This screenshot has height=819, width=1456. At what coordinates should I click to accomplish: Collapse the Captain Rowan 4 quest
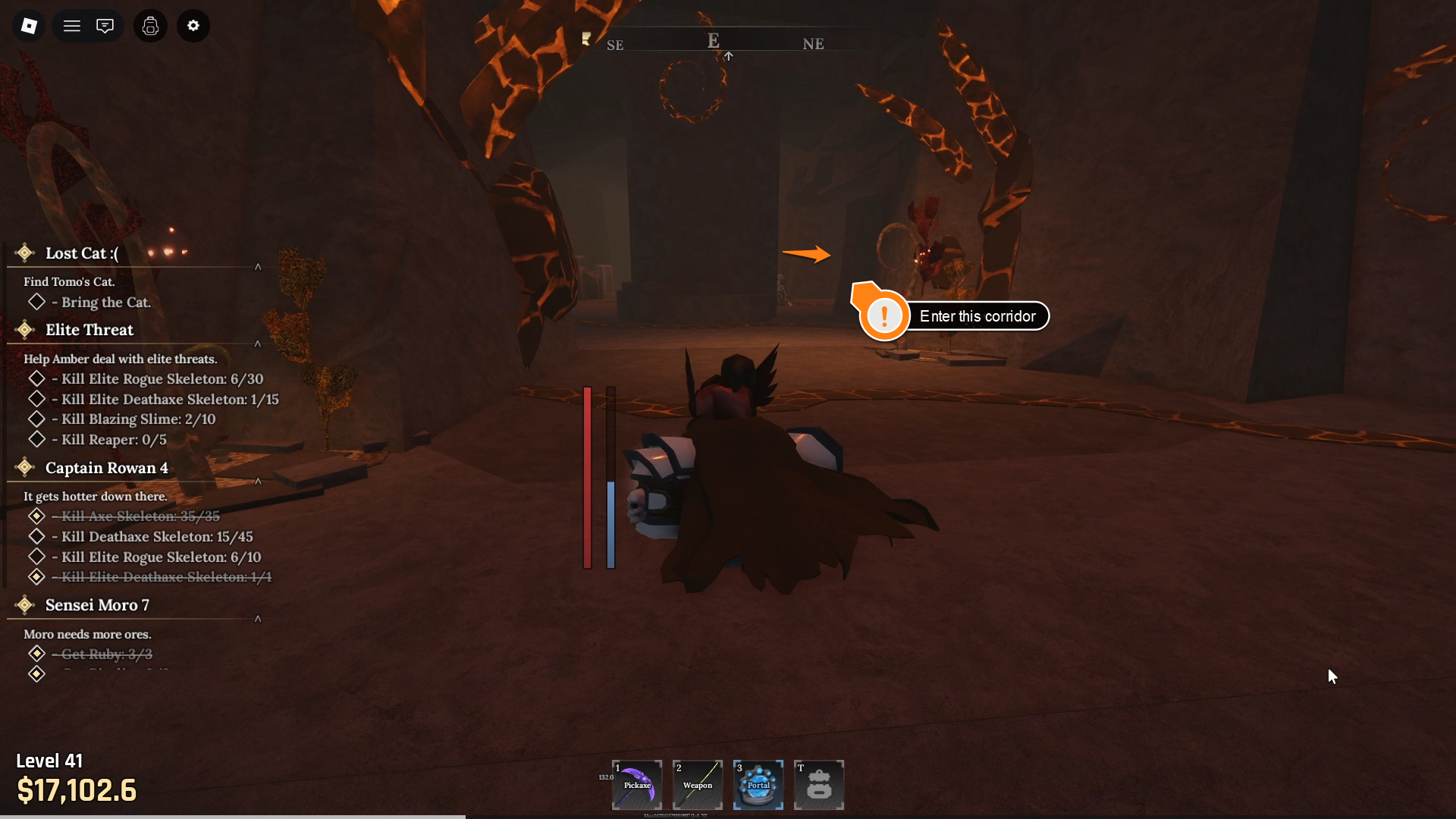click(258, 482)
